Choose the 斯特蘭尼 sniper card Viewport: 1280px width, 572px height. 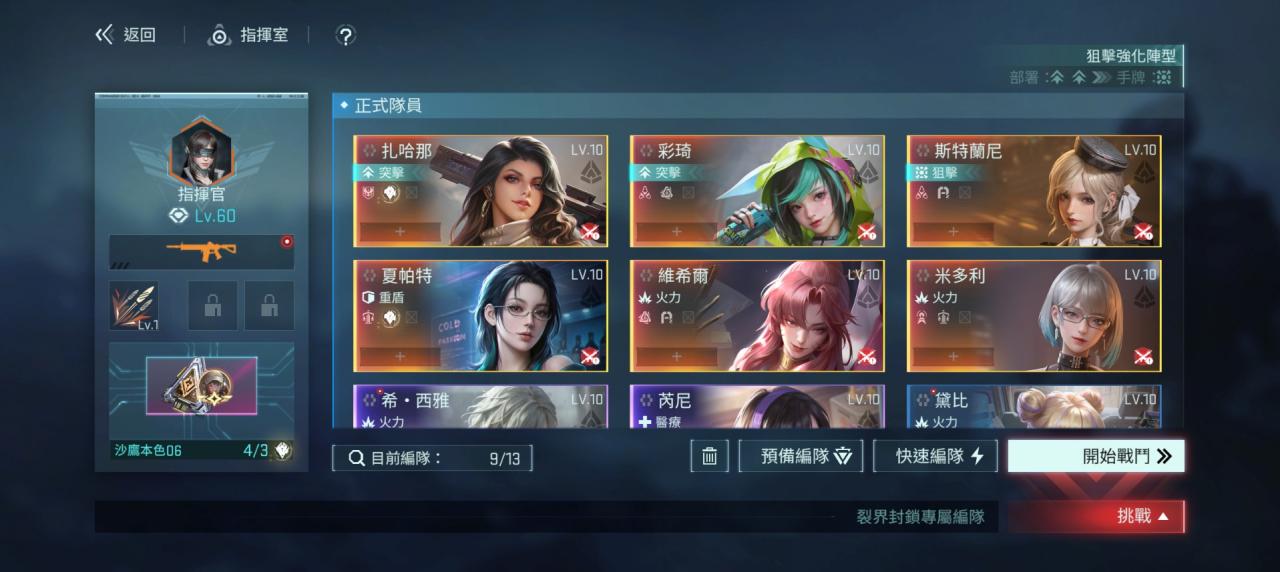pyautogui.click(x=1034, y=191)
